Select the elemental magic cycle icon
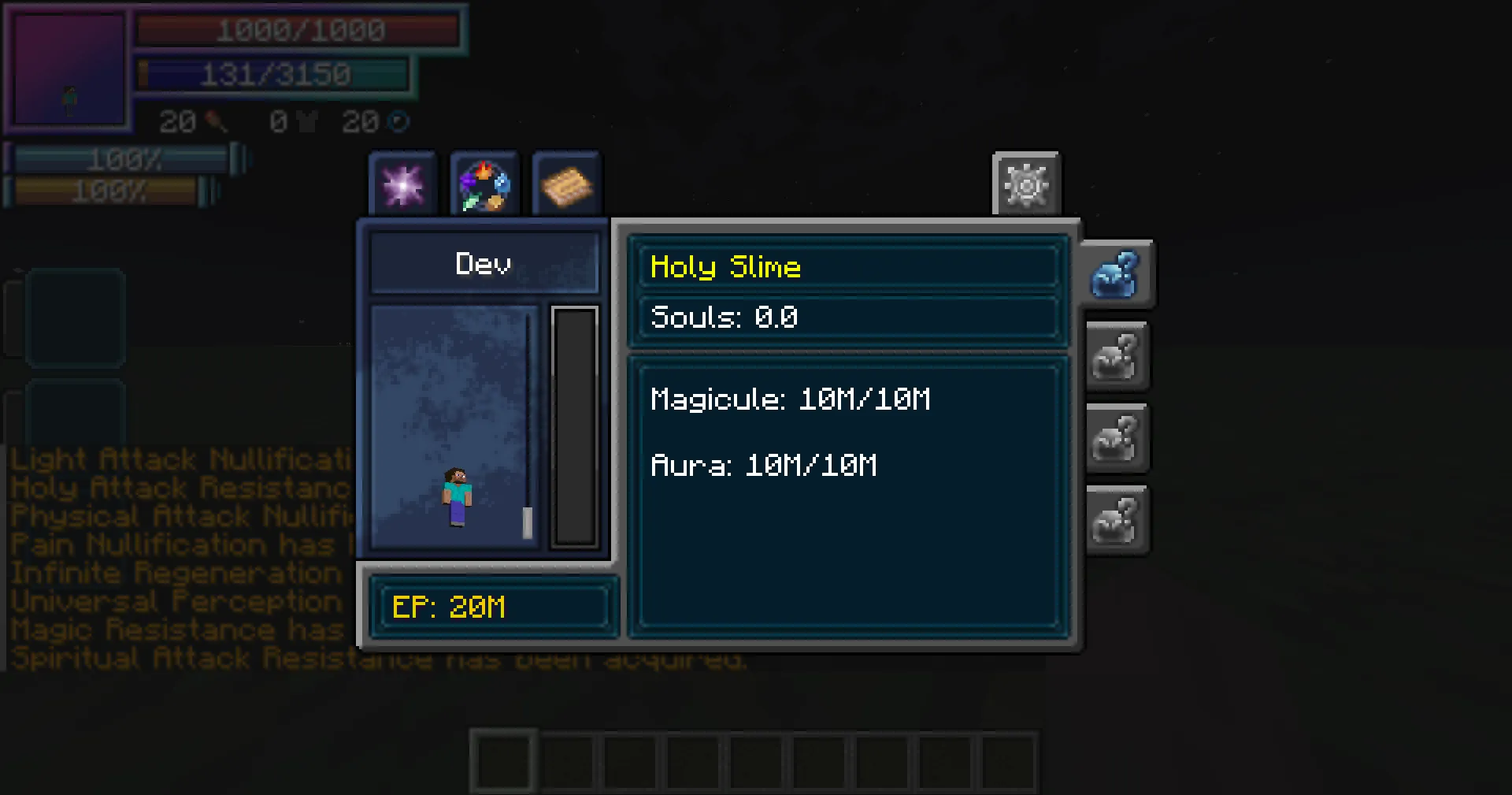 pyautogui.click(x=484, y=184)
